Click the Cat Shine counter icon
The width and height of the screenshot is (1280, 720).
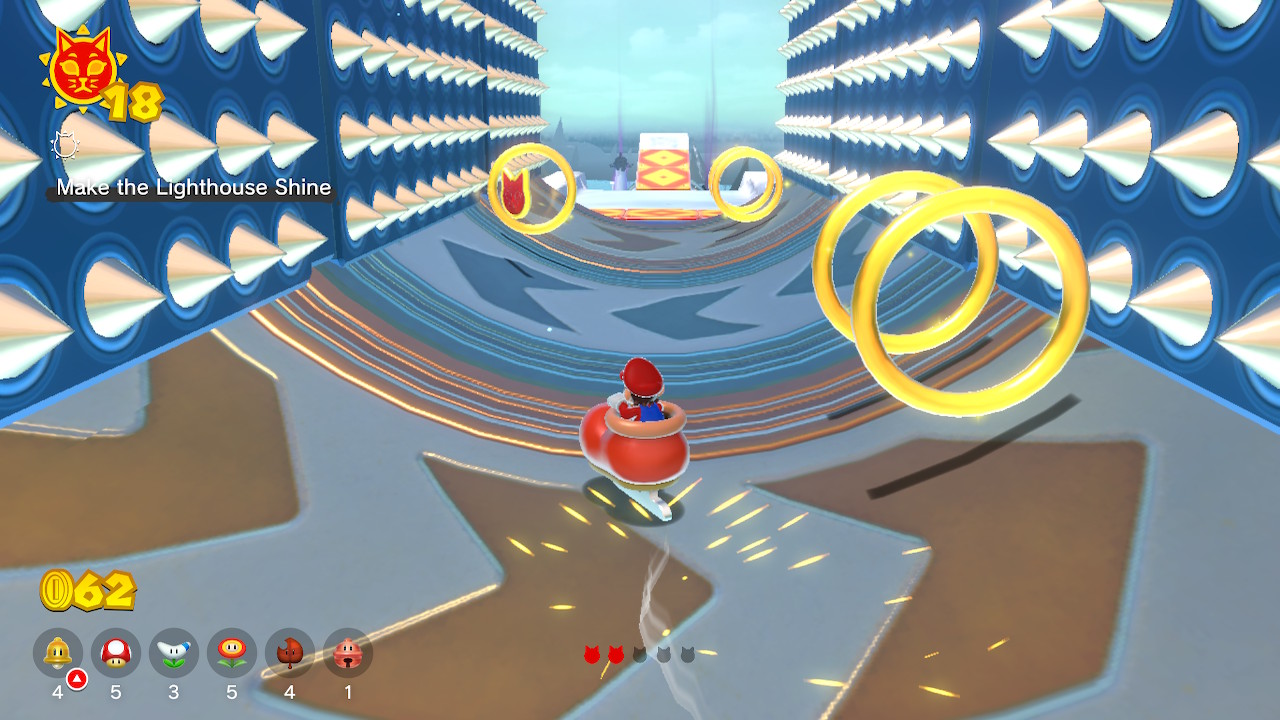click(80, 70)
